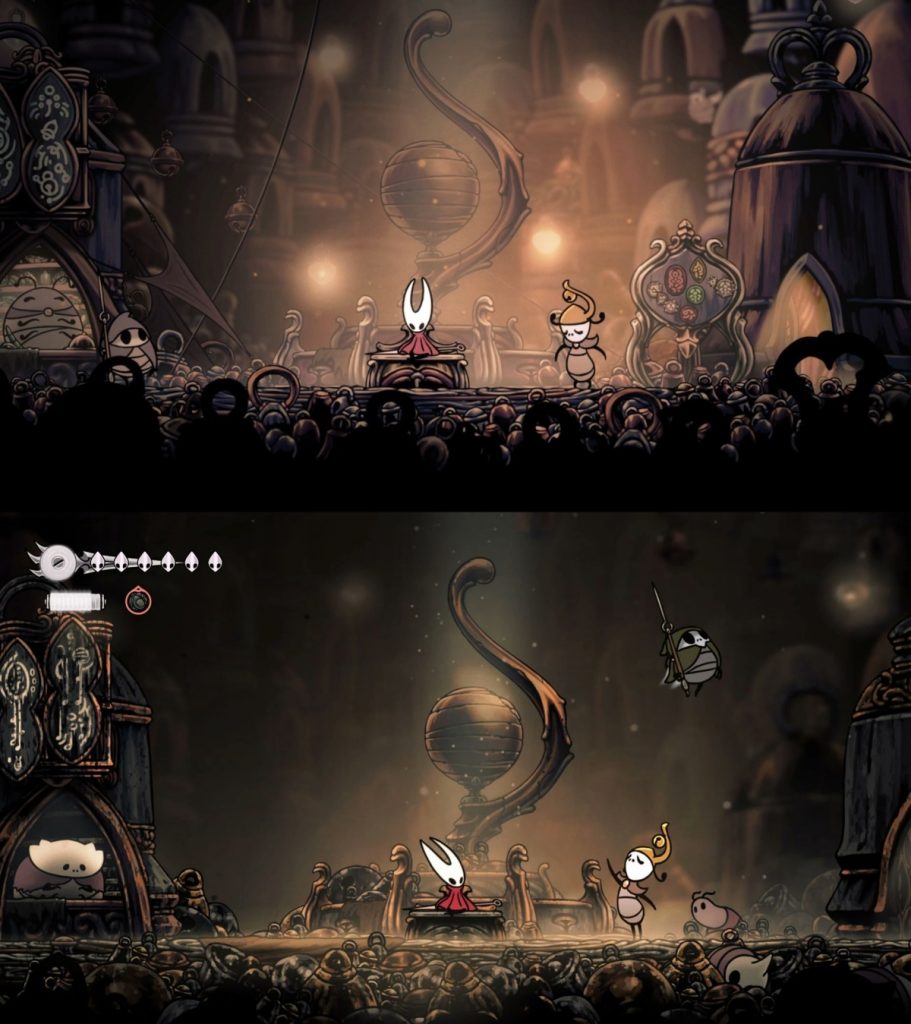Screen dimensions: 911x1024
Task: Select the silk spool crest emblem
Action: pos(58,562)
